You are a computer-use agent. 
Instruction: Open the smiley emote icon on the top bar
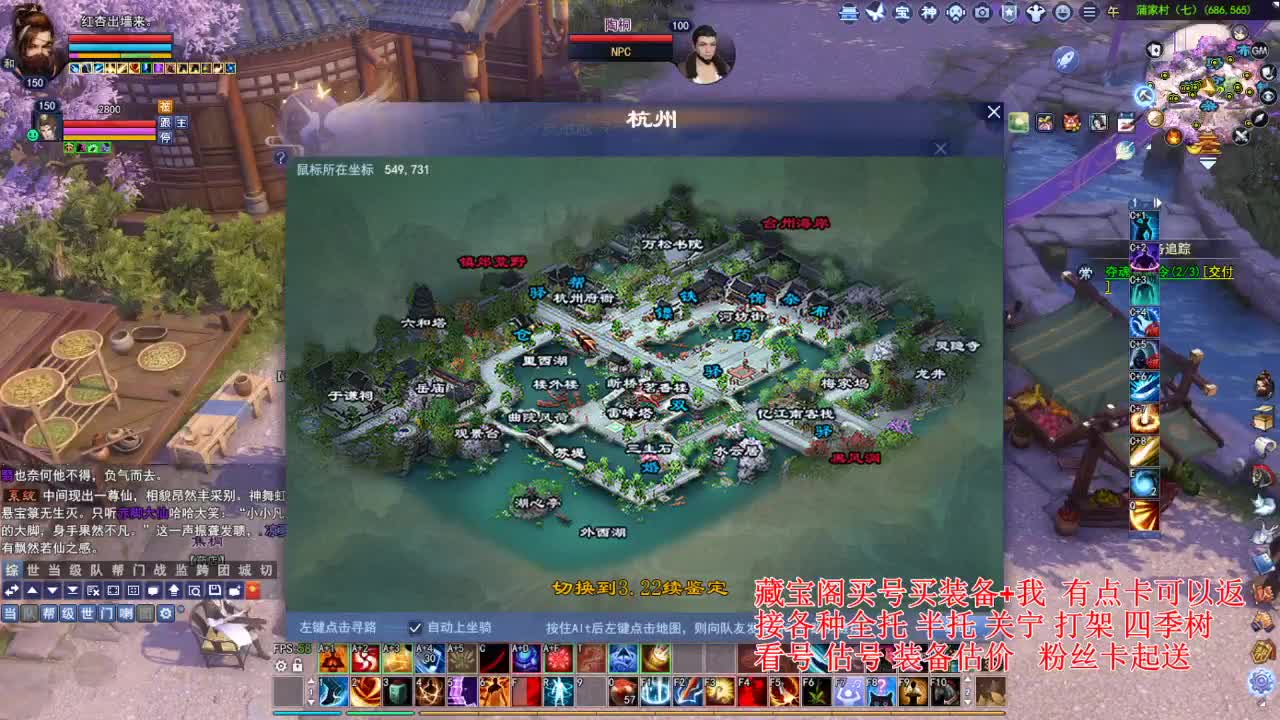(x=1063, y=13)
